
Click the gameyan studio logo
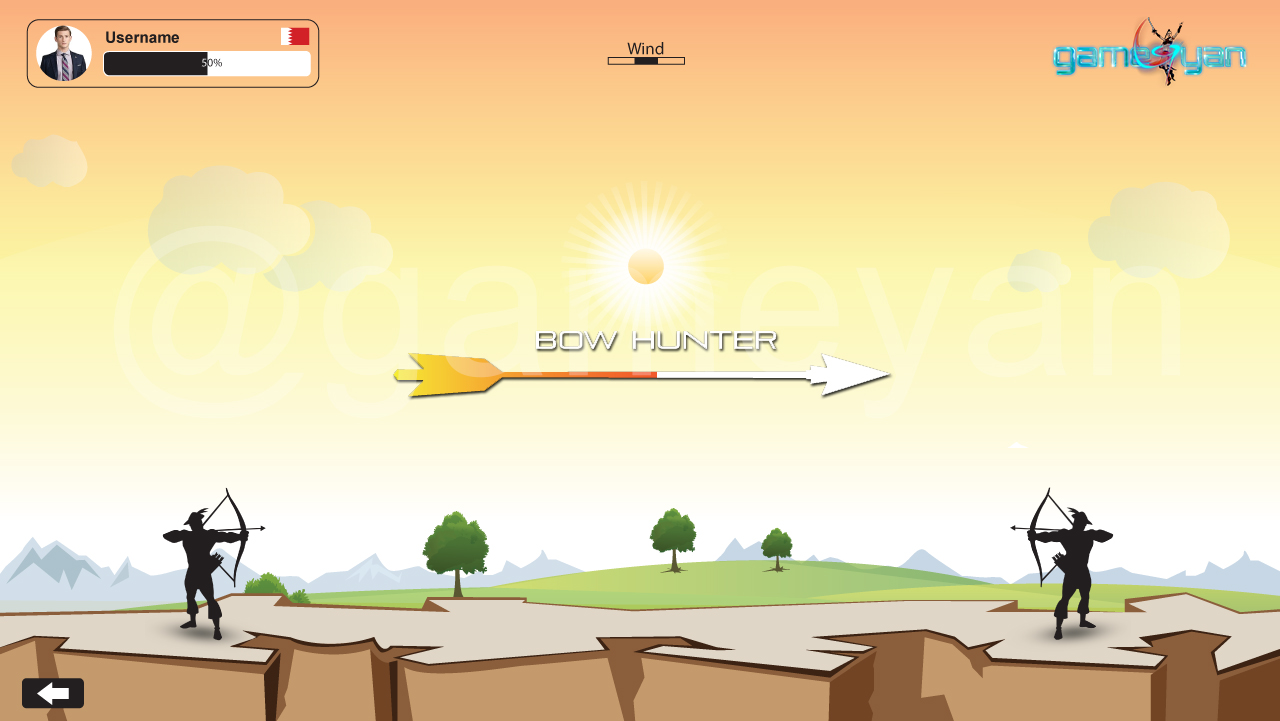click(1150, 55)
